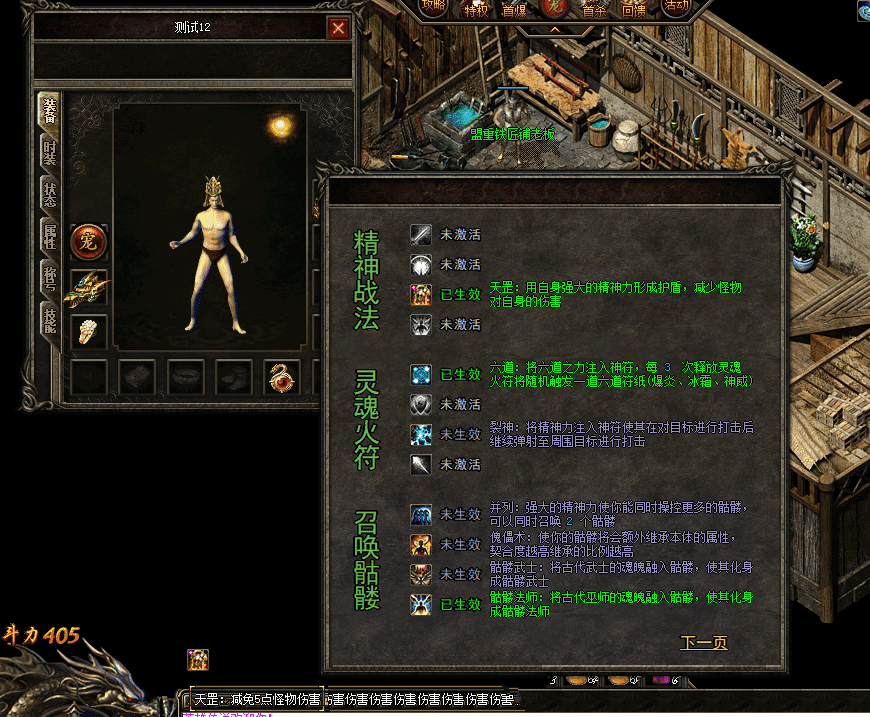
Task: Click the 天罡 skill icon
Action: [x=421, y=294]
